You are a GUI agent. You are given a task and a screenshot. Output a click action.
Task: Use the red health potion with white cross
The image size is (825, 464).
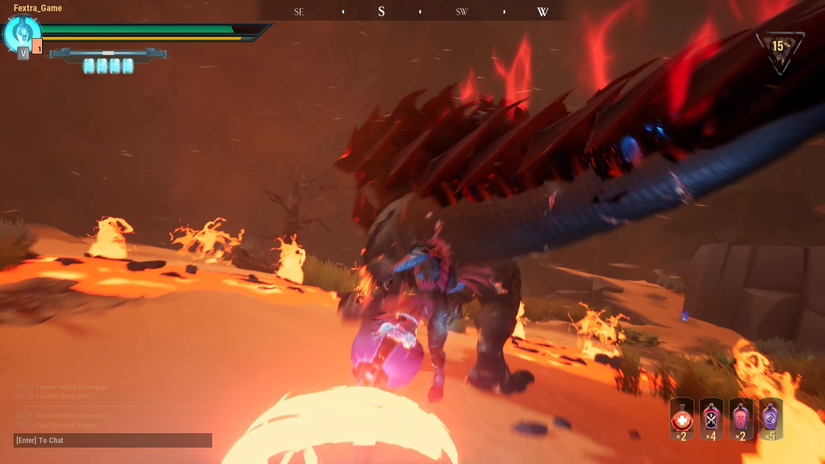tap(683, 418)
